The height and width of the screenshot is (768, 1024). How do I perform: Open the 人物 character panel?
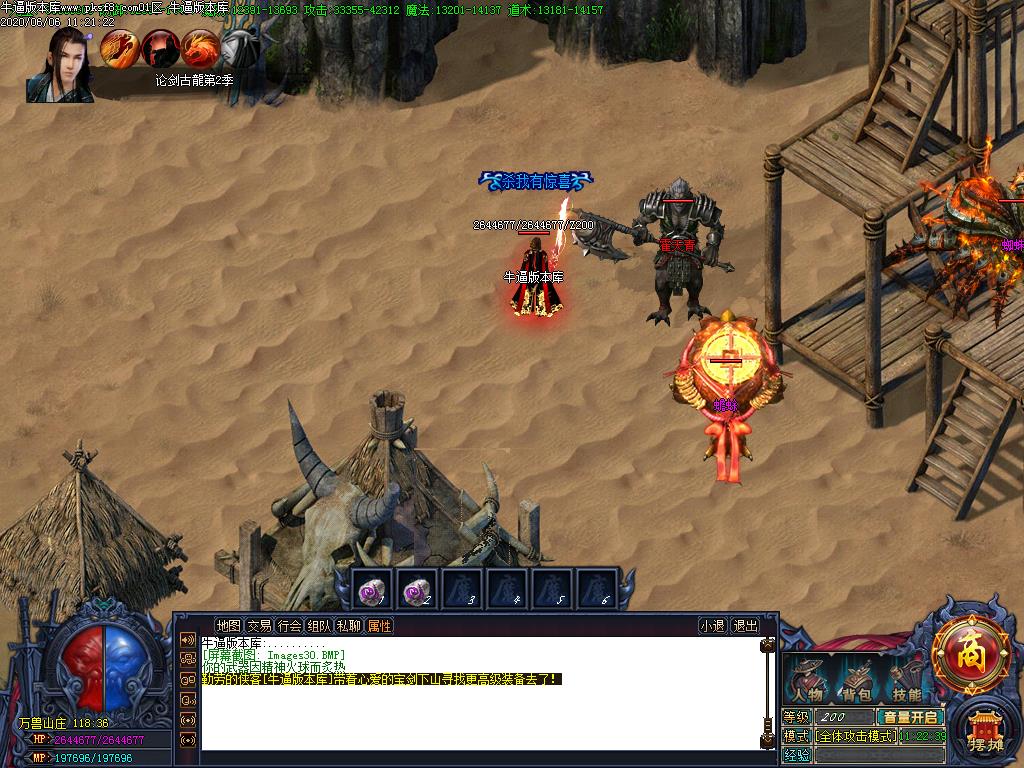[808, 682]
